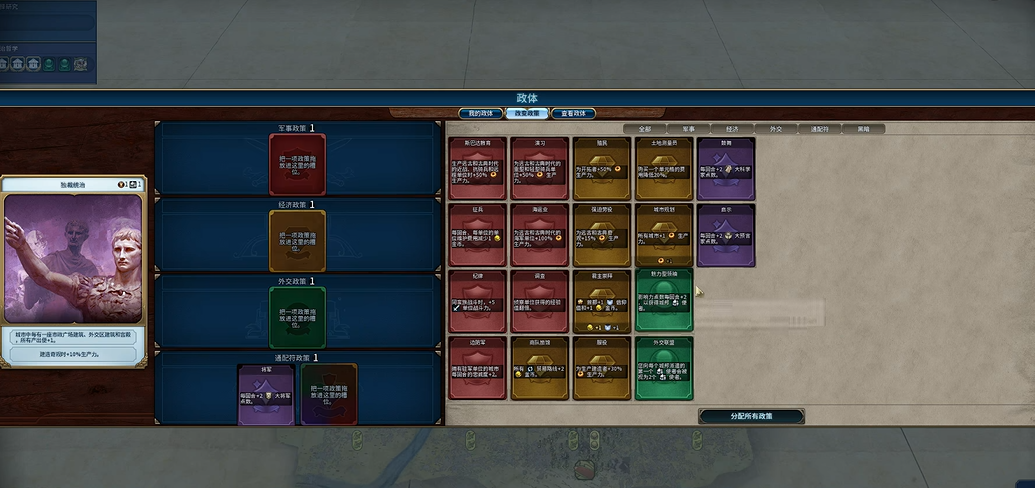
Task: Filter policy cards by 通配符
Action: click(x=819, y=129)
